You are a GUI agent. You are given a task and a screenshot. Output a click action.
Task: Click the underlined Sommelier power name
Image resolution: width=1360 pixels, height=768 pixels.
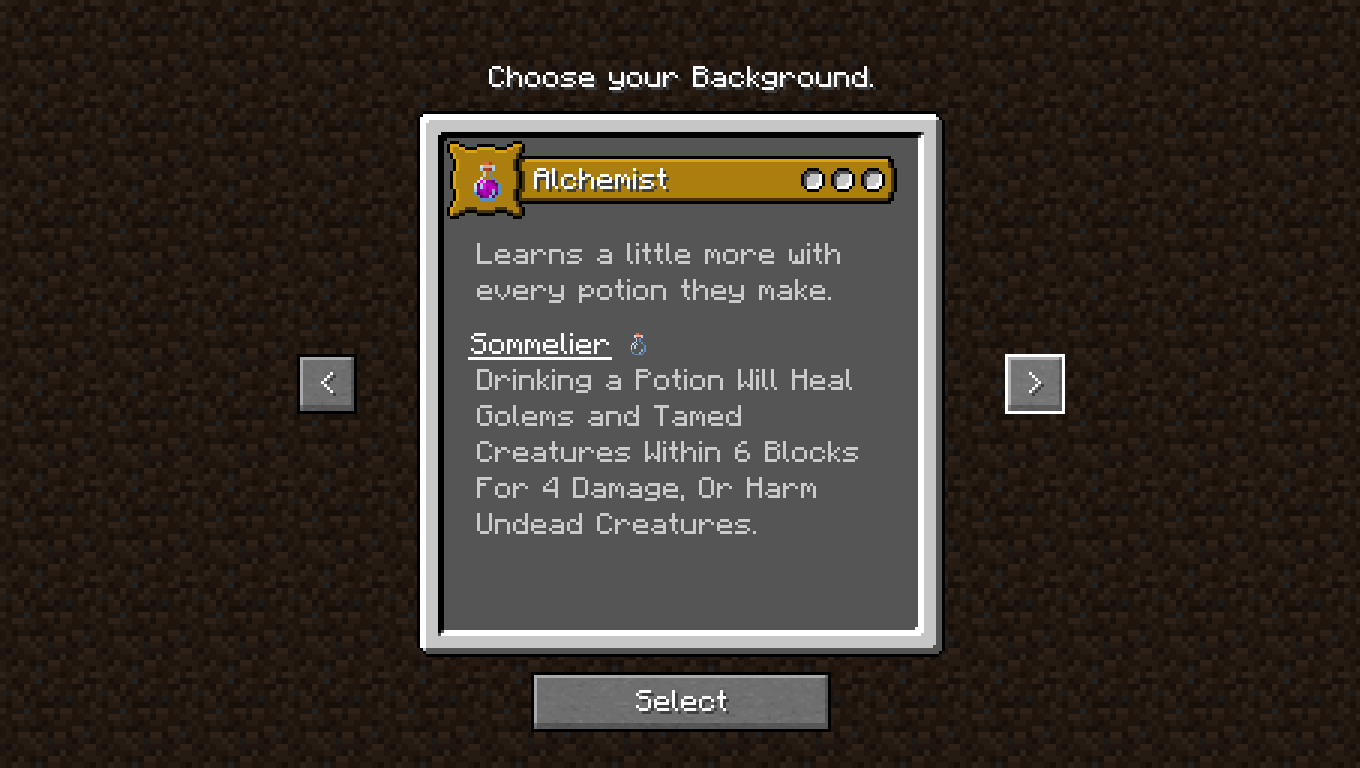[539, 344]
